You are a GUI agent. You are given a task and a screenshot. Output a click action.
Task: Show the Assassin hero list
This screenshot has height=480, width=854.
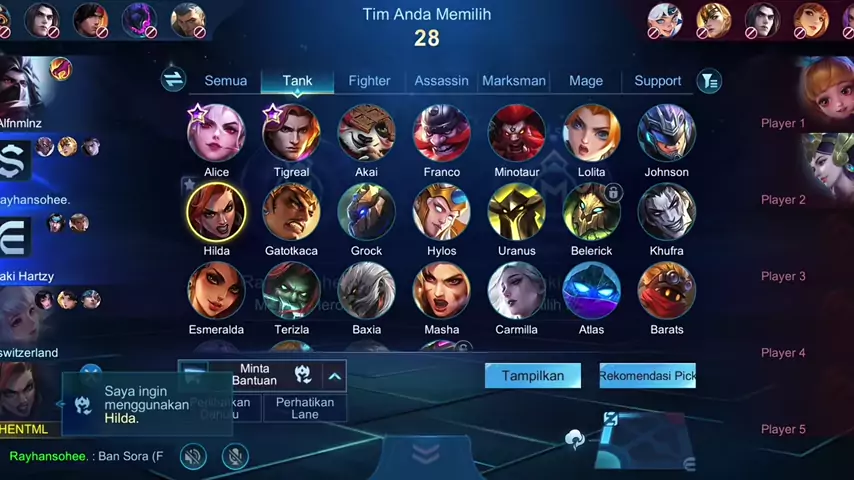(x=441, y=81)
